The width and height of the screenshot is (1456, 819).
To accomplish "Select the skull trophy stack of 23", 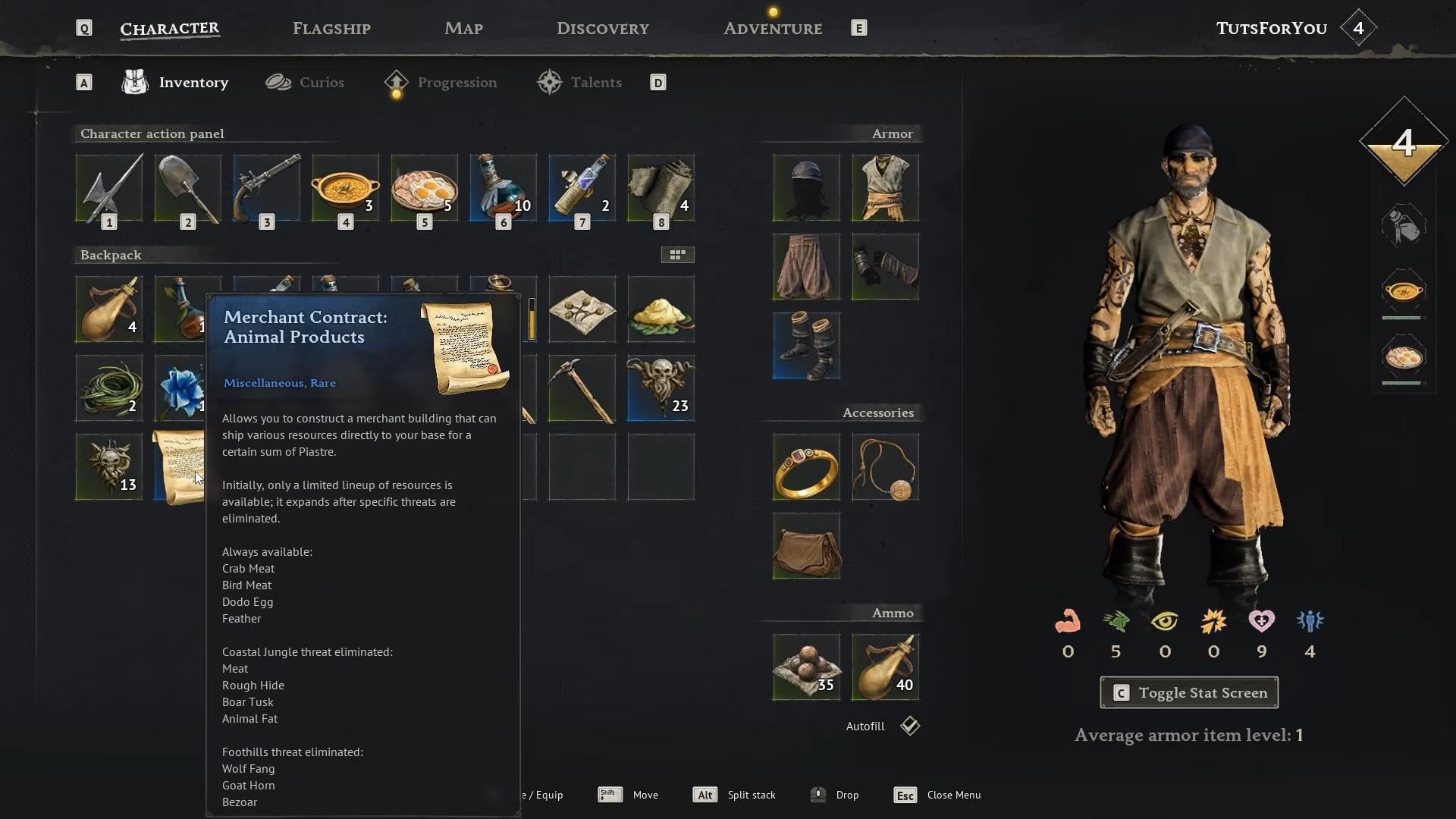I will [661, 388].
